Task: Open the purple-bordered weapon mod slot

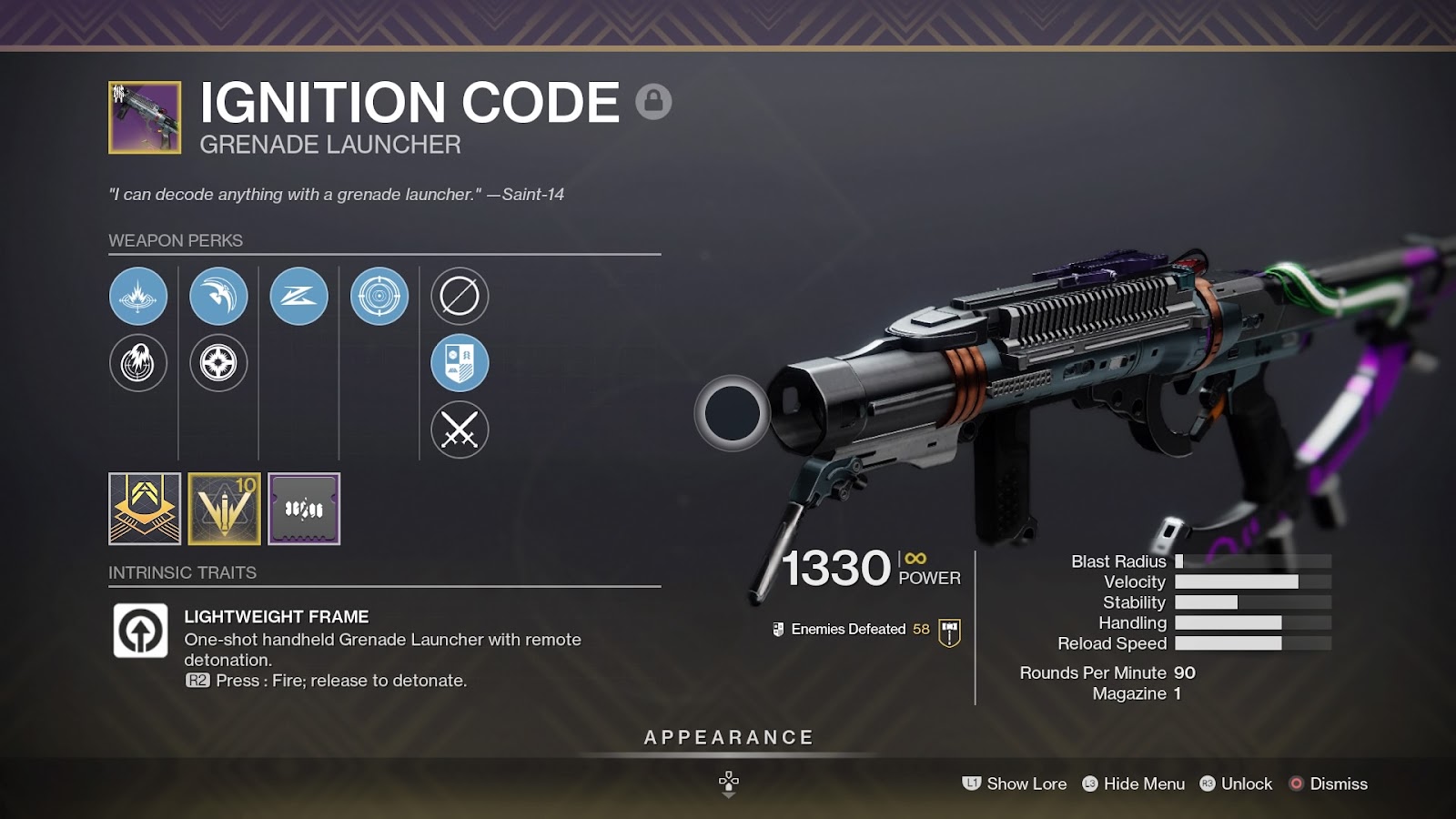Action: tap(304, 509)
